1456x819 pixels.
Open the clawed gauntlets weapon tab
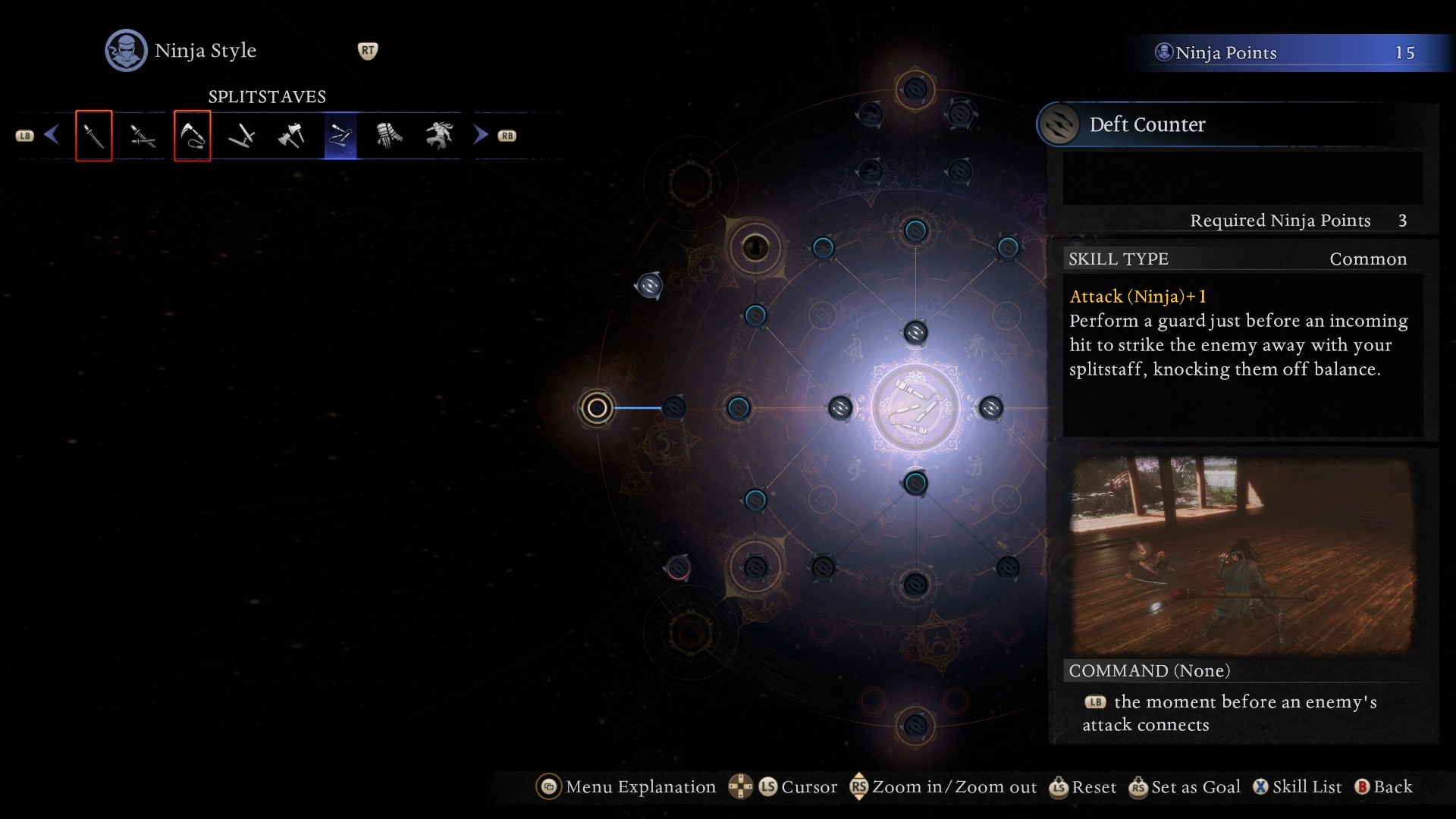point(390,136)
